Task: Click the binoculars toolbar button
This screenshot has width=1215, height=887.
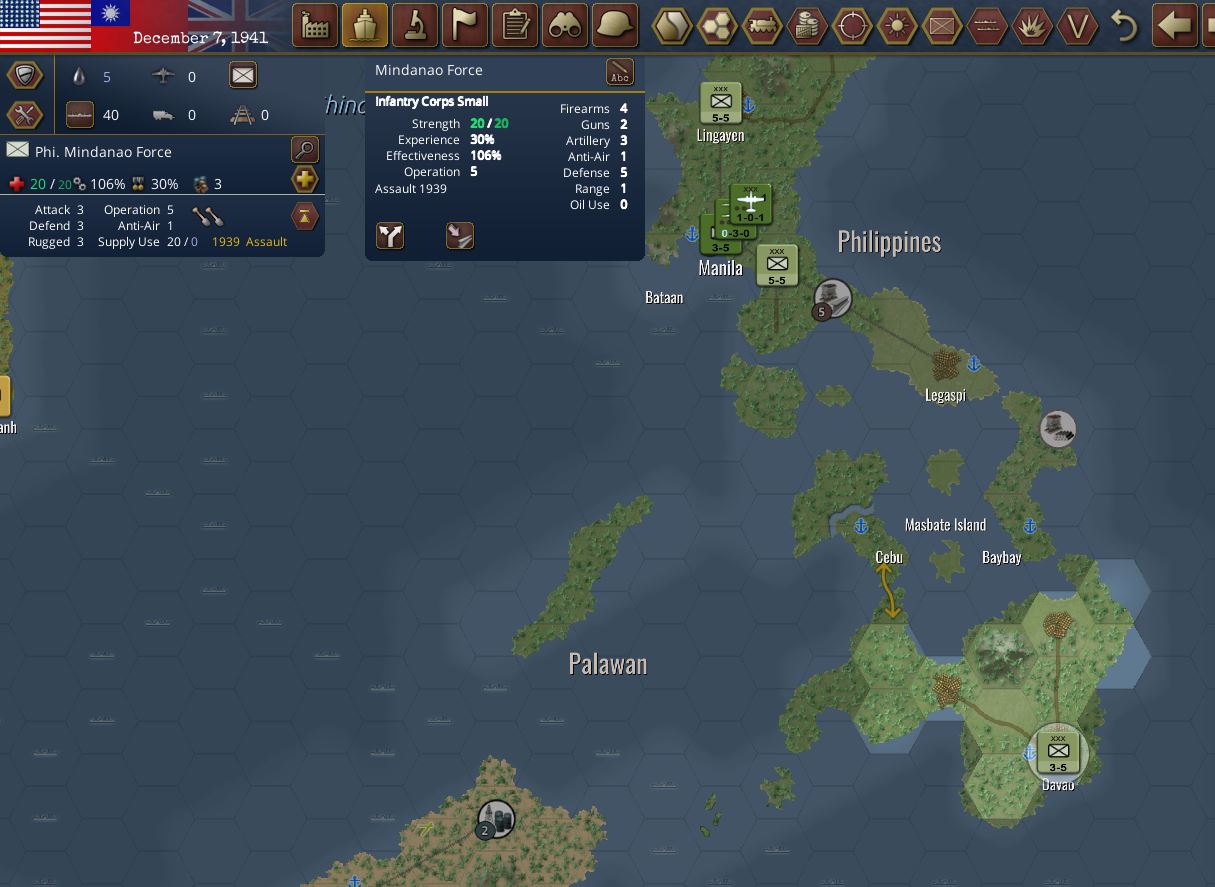Action: pos(565,25)
